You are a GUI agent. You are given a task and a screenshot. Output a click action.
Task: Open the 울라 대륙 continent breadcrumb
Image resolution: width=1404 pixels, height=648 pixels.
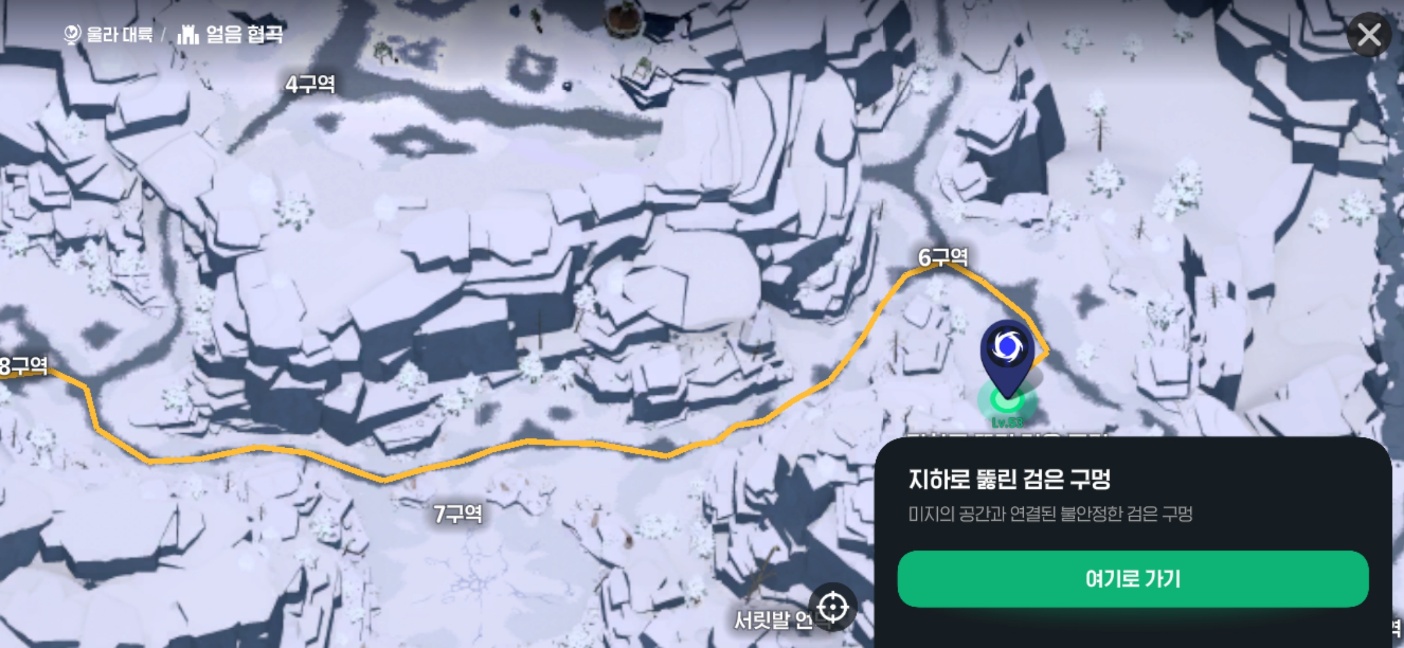108,34
